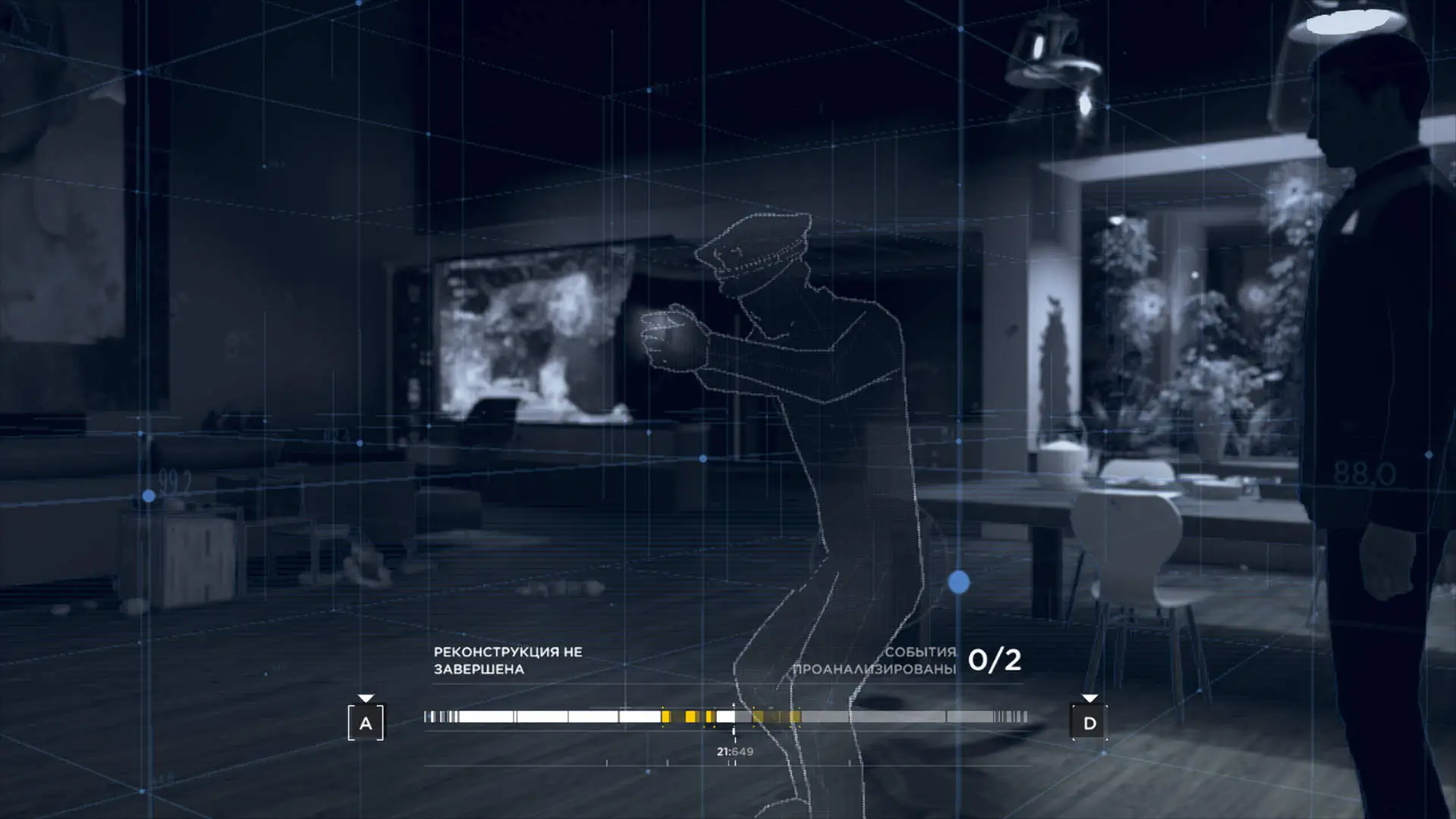Select the timeline playhead at 21:649
1456x819 pixels.
pos(733,717)
